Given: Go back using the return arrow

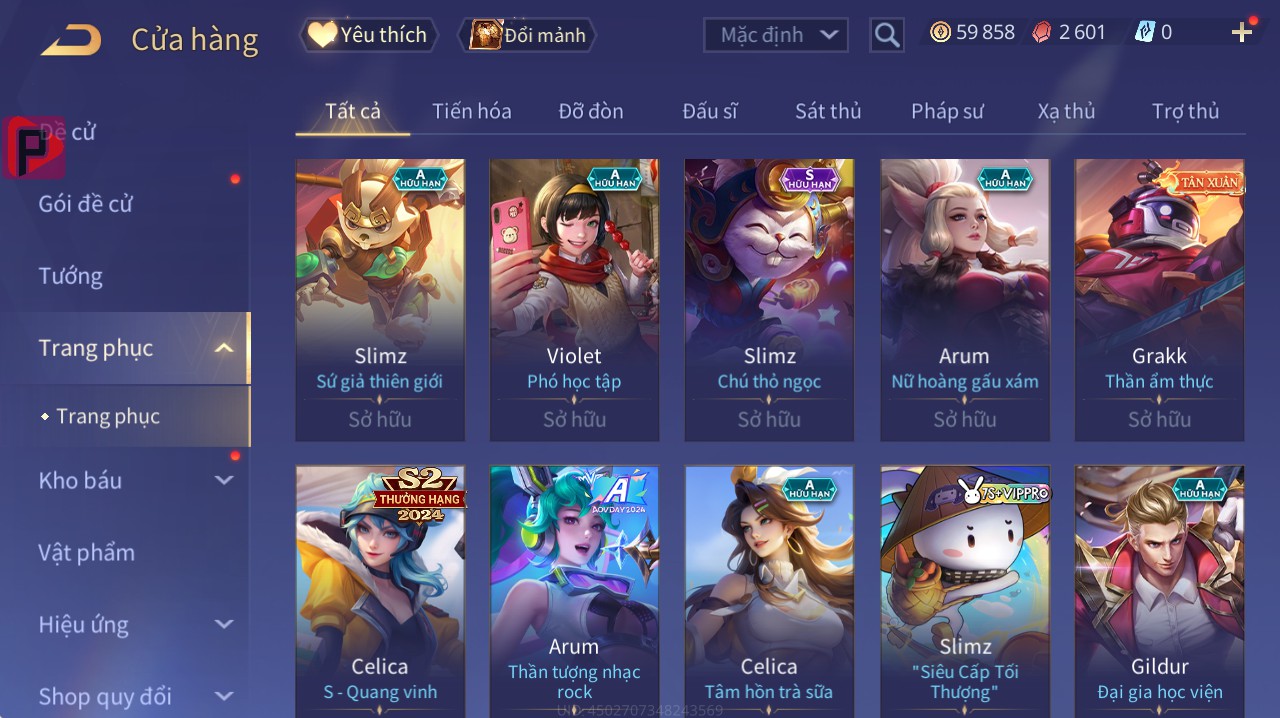Looking at the screenshot, I should click(x=71, y=40).
